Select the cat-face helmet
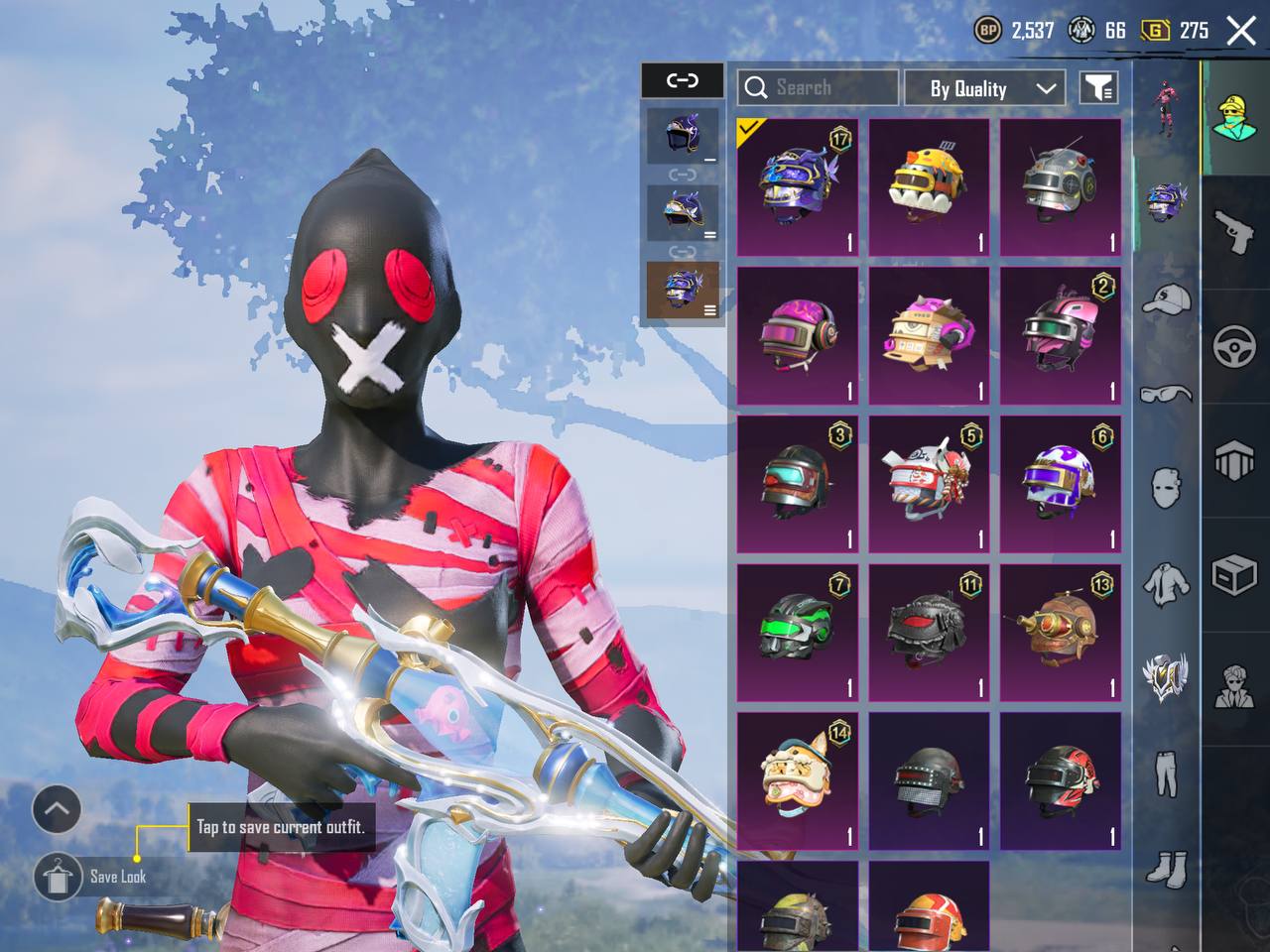Screen dimensions: 1270x952 [798, 780]
